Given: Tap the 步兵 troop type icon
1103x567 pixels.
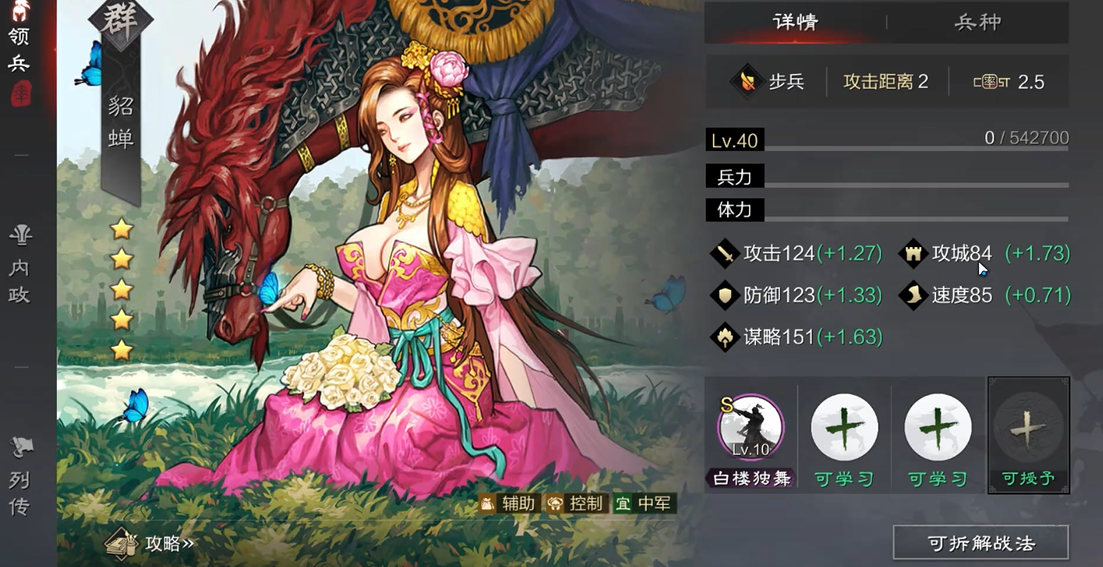Looking at the screenshot, I should (x=748, y=82).
